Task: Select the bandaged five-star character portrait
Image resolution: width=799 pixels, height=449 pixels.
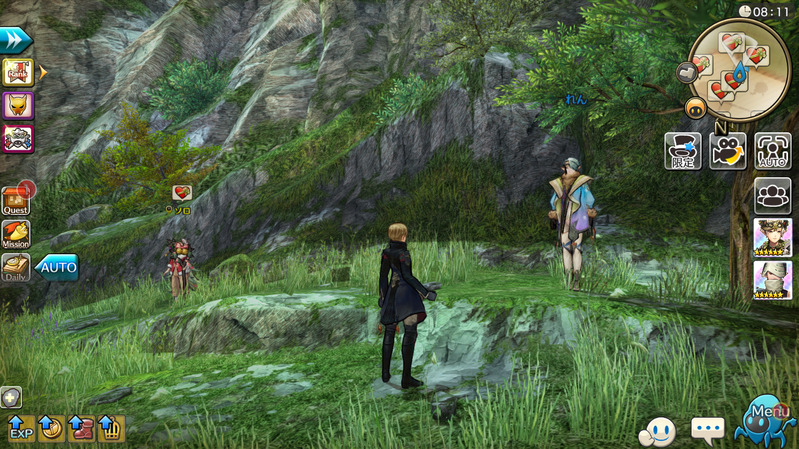Action: 772,280
